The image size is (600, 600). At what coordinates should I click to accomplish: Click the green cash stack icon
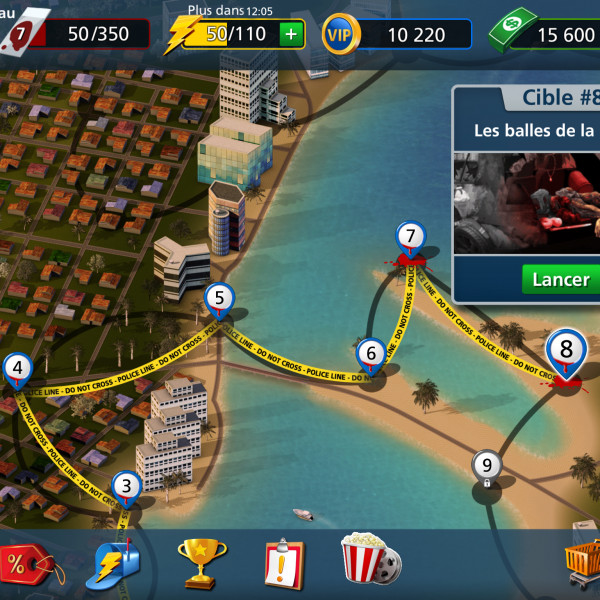click(512, 32)
